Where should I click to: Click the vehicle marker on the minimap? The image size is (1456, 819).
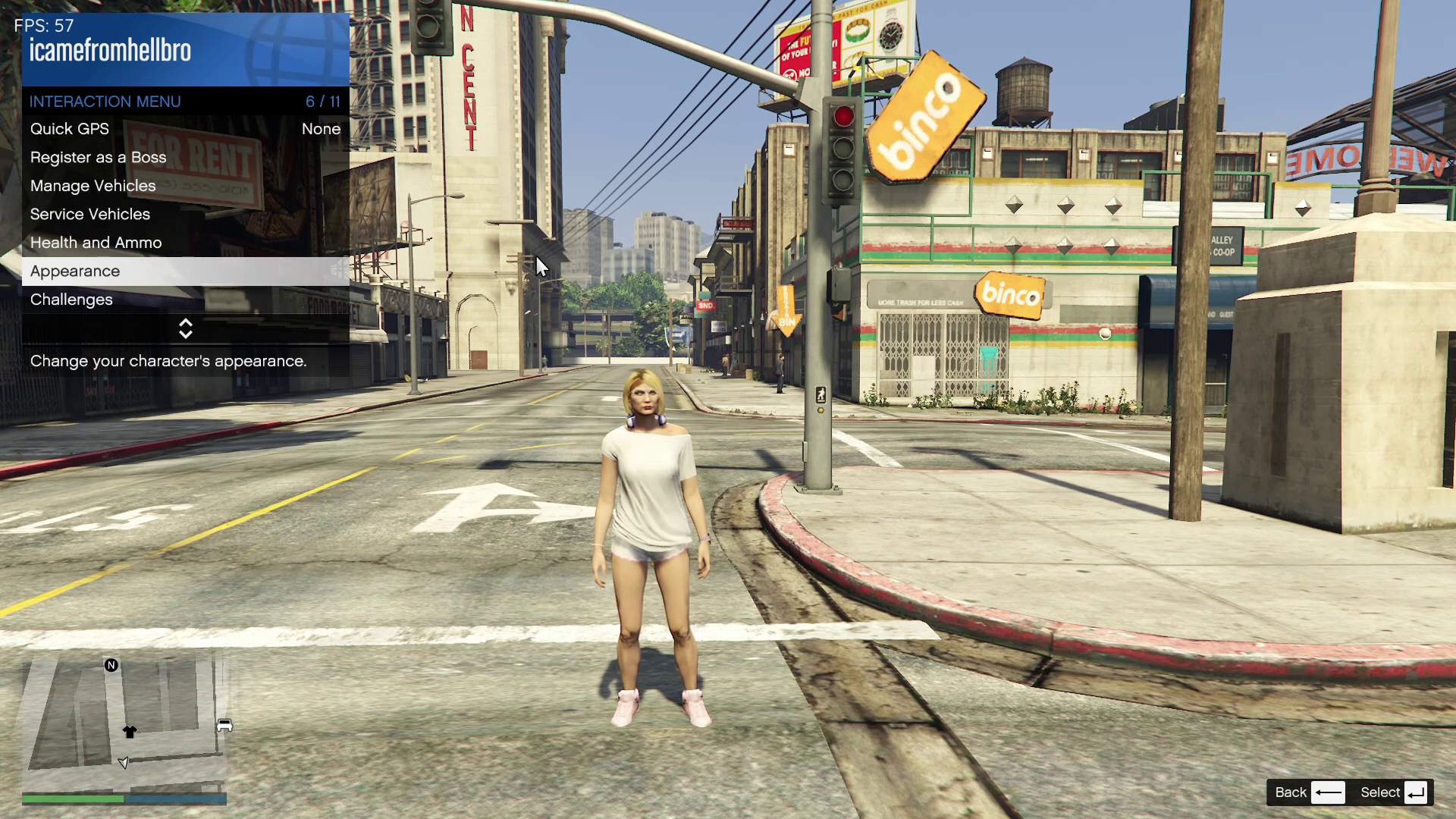point(224,726)
